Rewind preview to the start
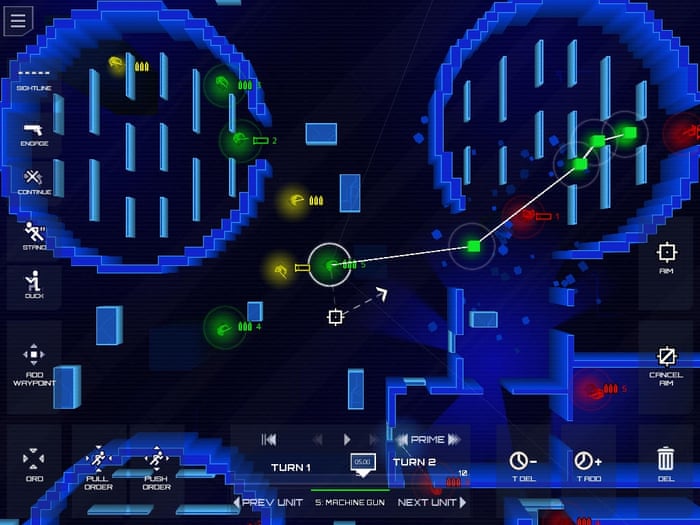This screenshot has width=700, height=525. 269,439
